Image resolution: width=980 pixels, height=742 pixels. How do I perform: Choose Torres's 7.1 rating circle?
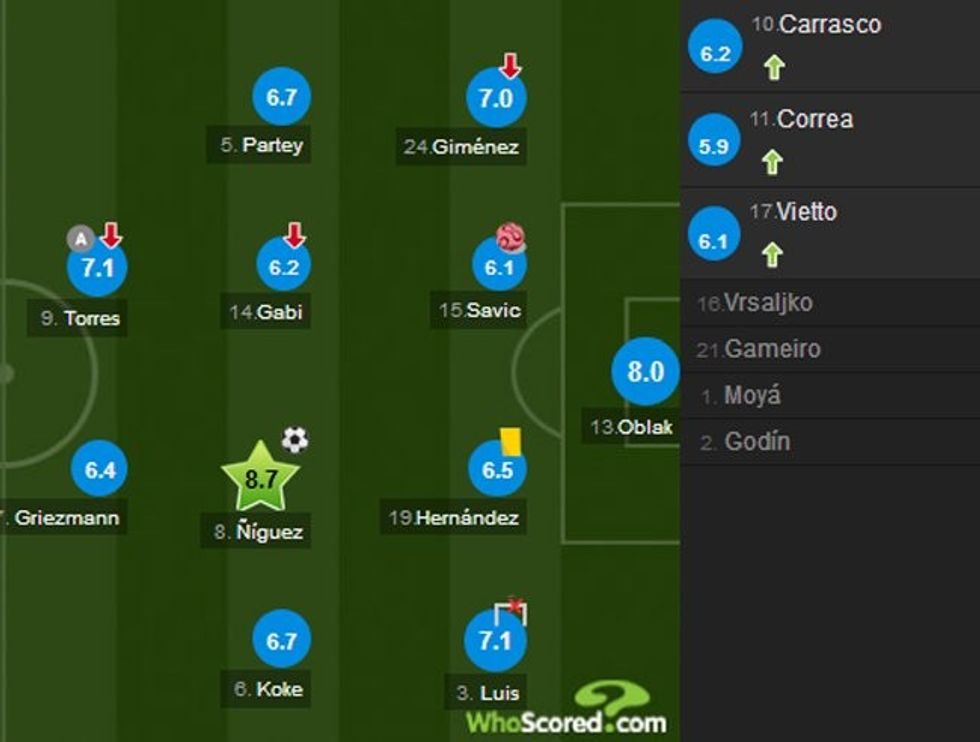click(97, 268)
